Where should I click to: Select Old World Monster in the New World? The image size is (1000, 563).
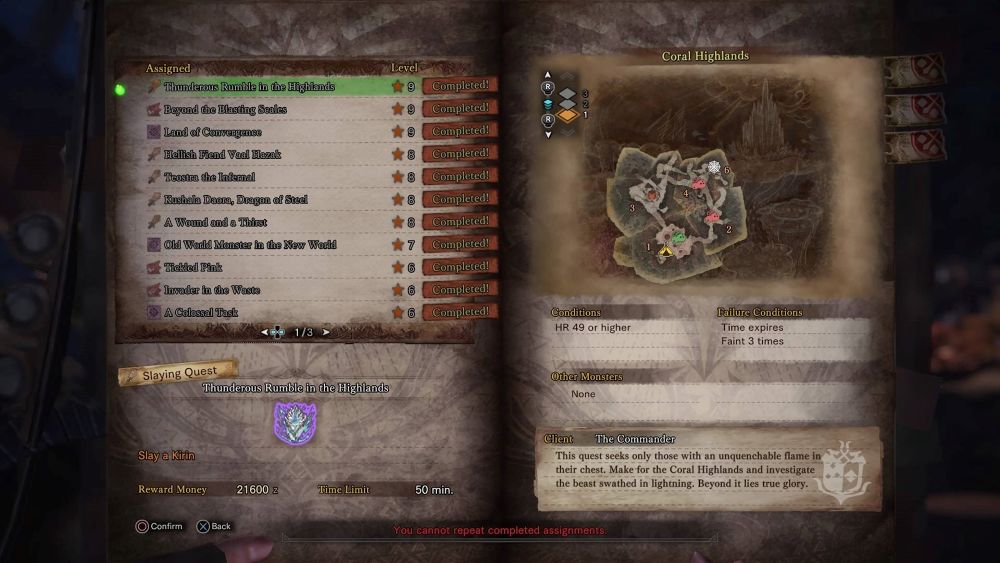click(250, 245)
